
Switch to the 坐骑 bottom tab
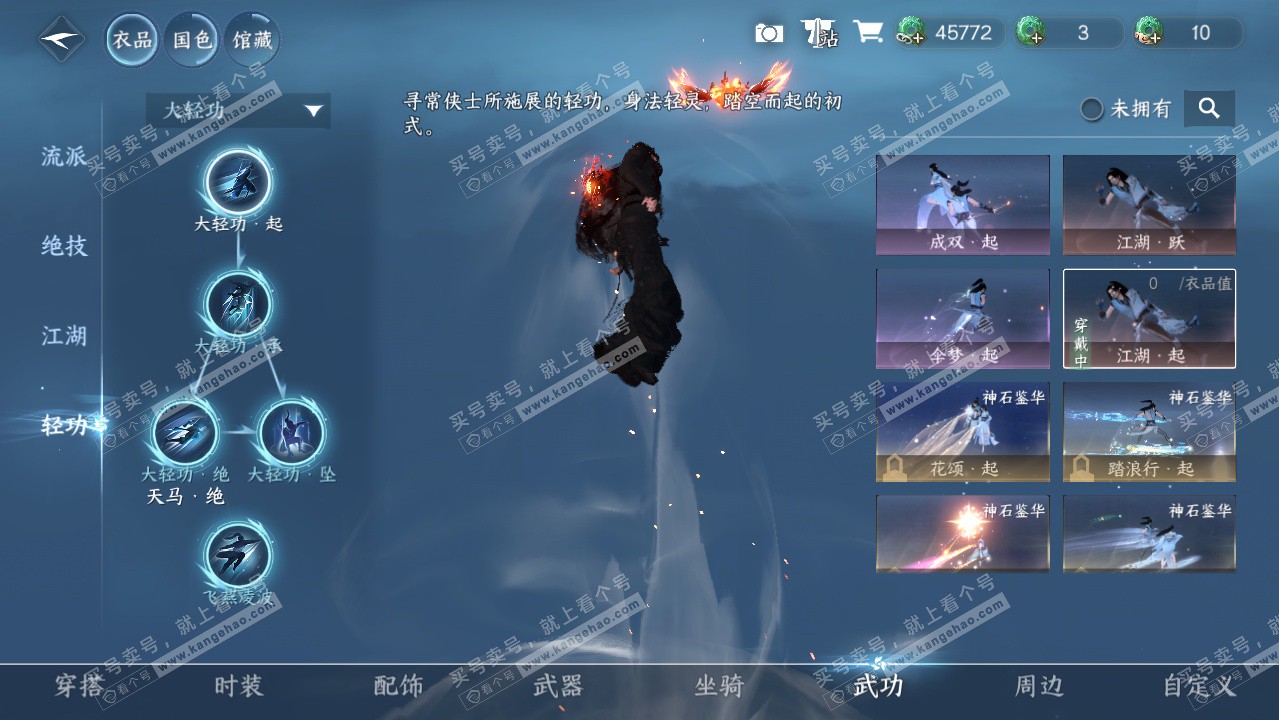click(719, 686)
